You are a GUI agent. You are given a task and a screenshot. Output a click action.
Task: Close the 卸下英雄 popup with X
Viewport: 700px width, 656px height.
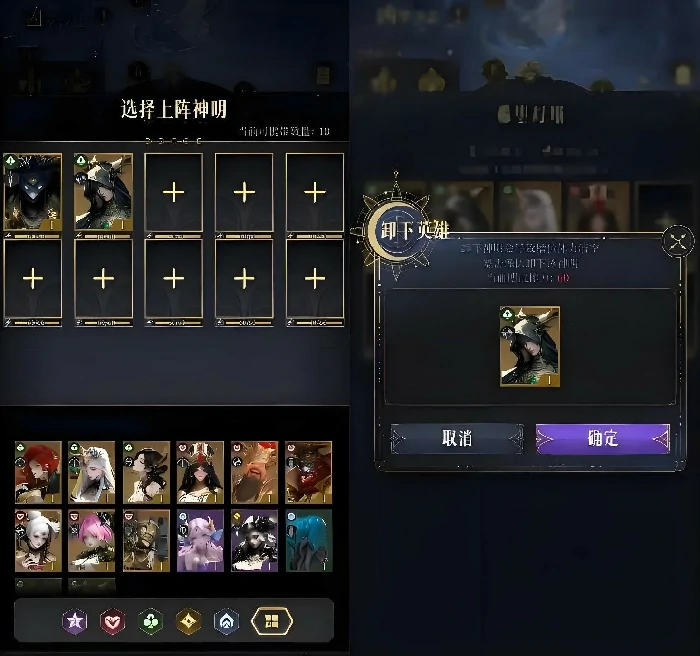[x=678, y=240]
